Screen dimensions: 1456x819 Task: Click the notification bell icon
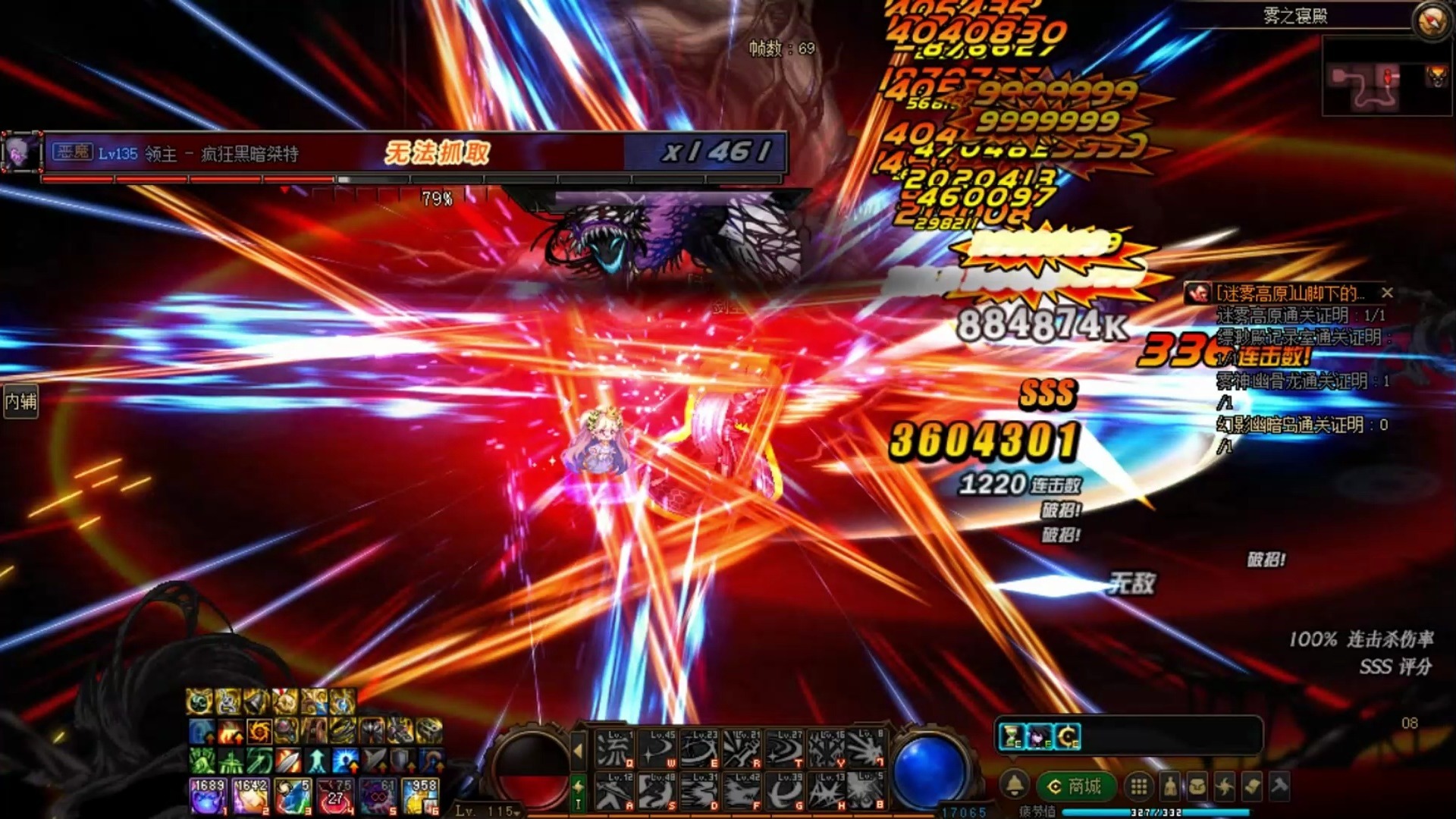point(1015,786)
